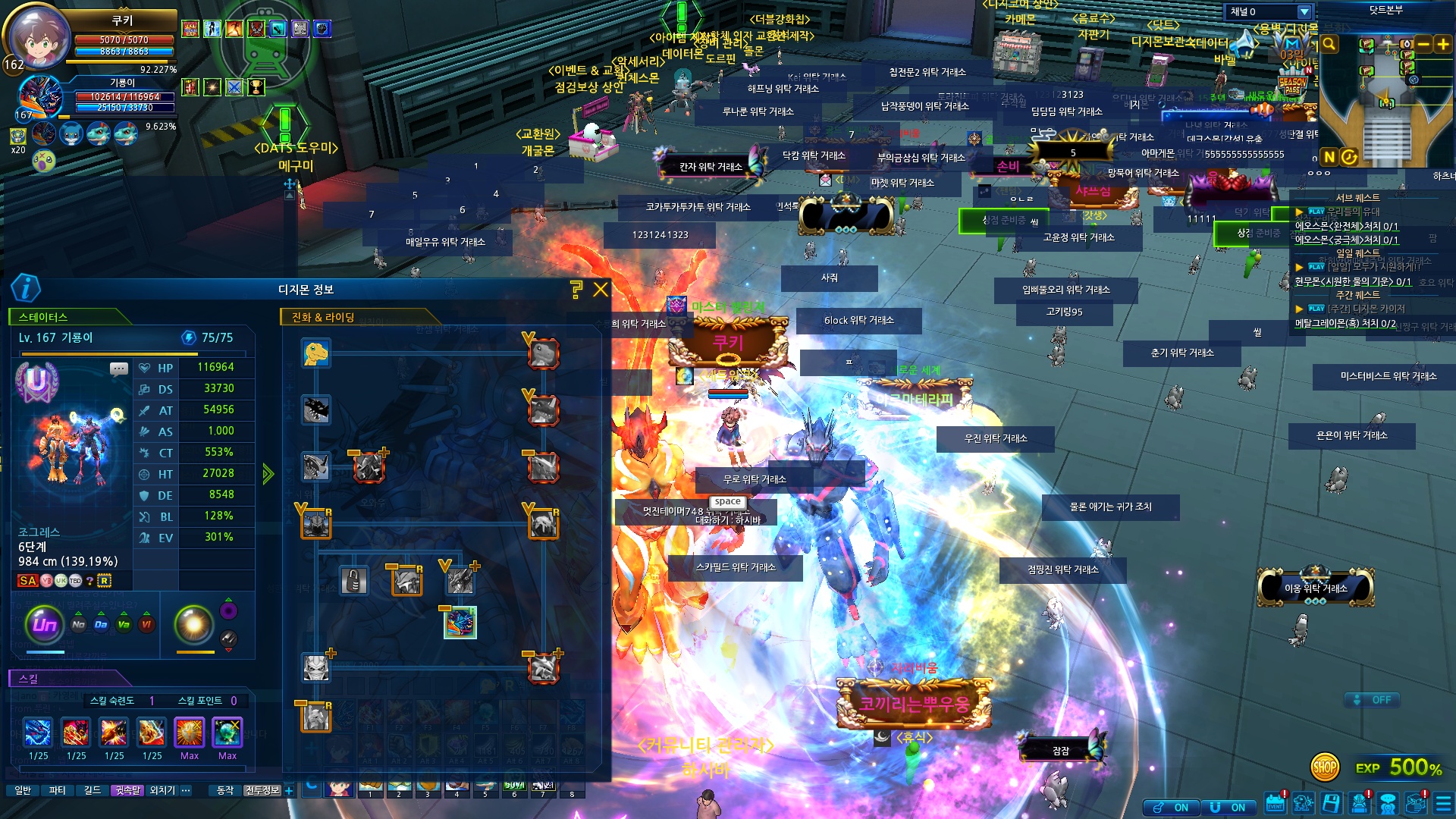Zoom in the minimap with plus button

pyautogui.click(x=1443, y=44)
